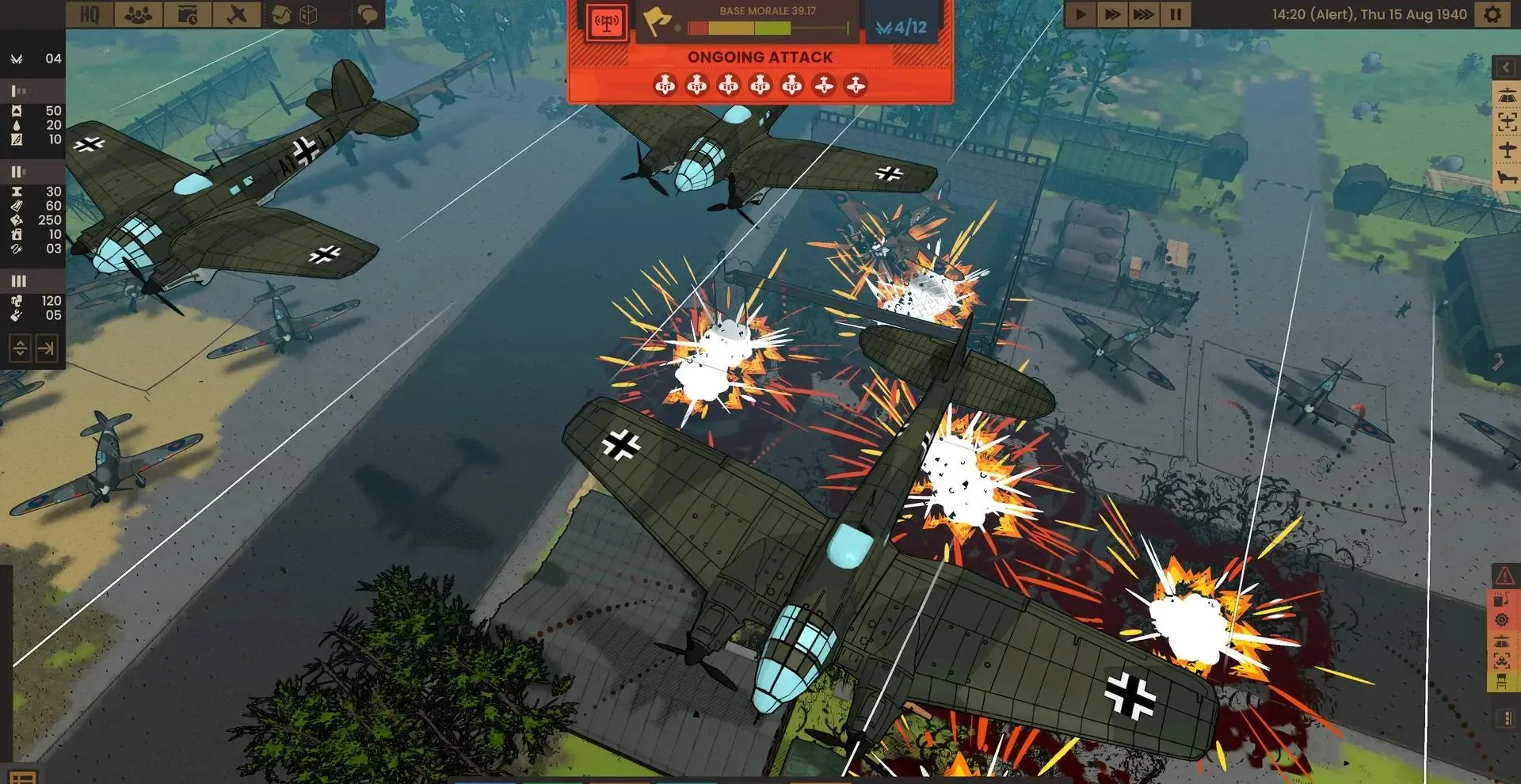Open the warning triangle alerts
Screen dimensions: 1521x784
[1503, 577]
